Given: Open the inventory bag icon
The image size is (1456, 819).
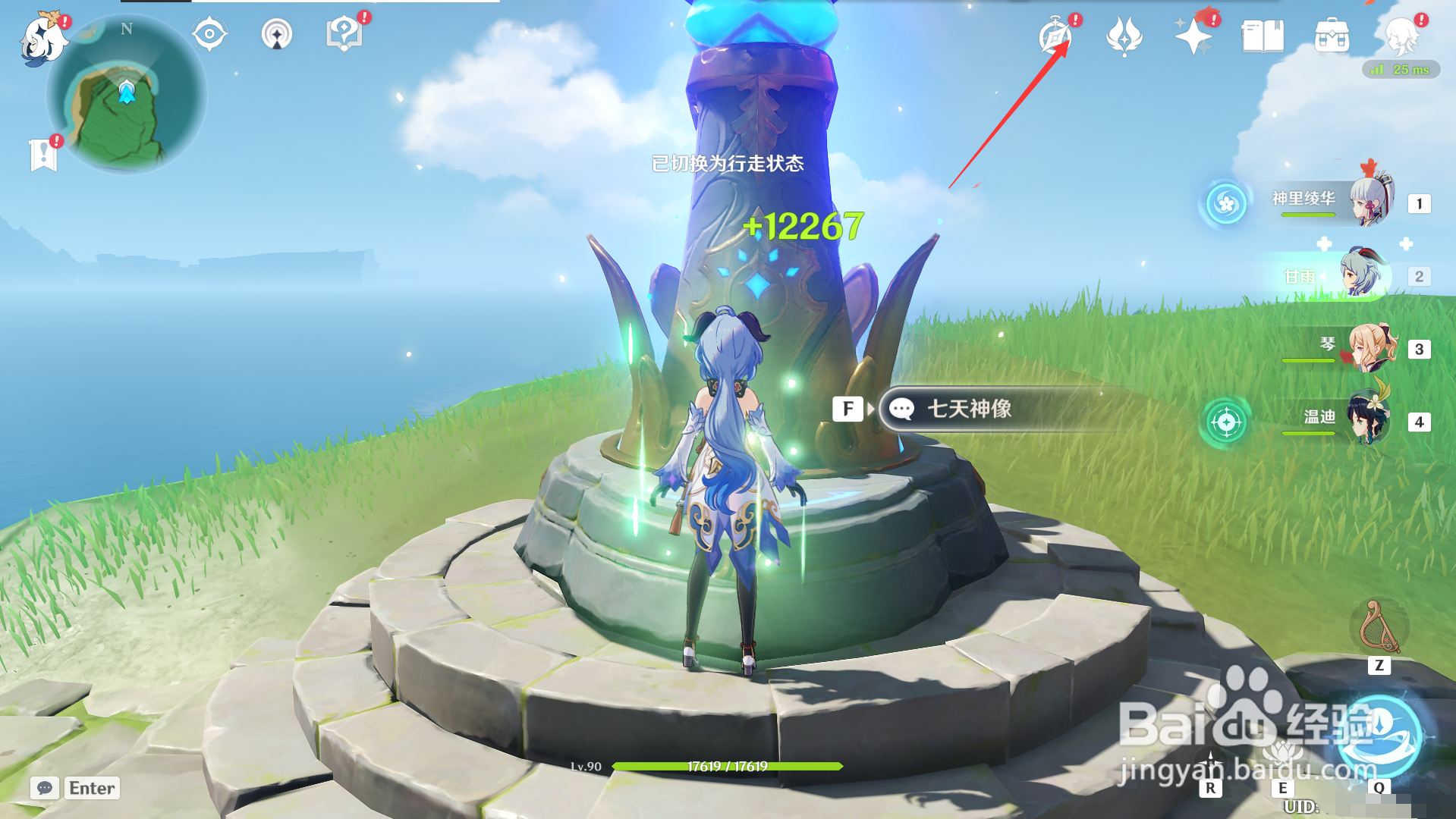Looking at the screenshot, I should click(x=1332, y=34).
